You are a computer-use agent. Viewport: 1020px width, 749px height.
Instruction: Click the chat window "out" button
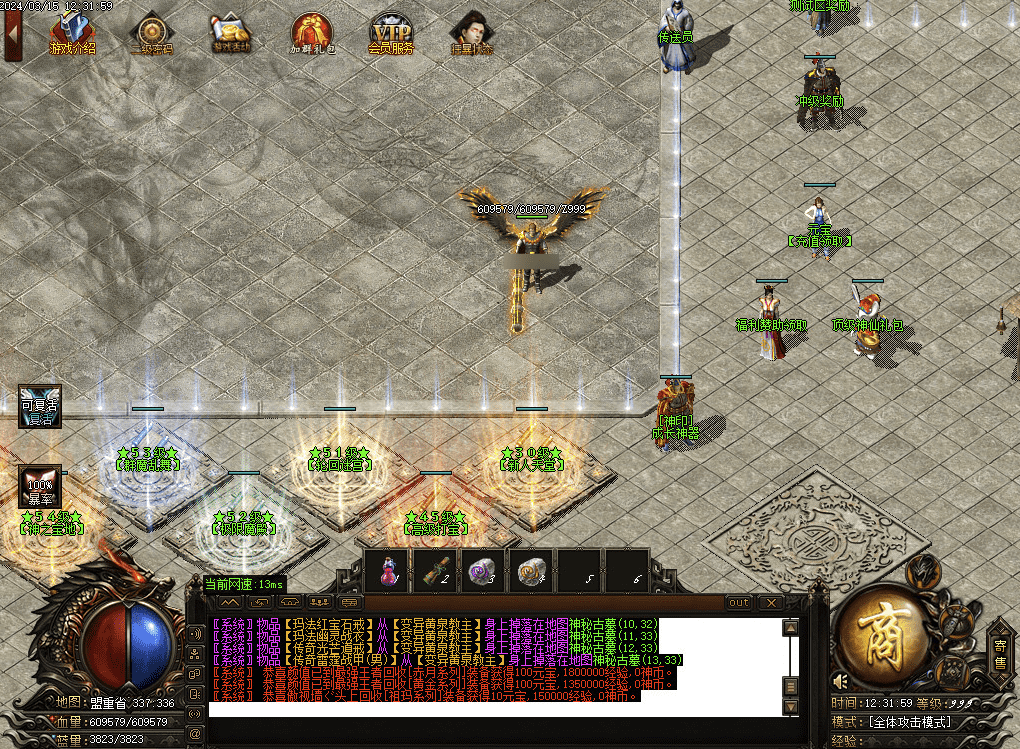pyautogui.click(x=739, y=603)
